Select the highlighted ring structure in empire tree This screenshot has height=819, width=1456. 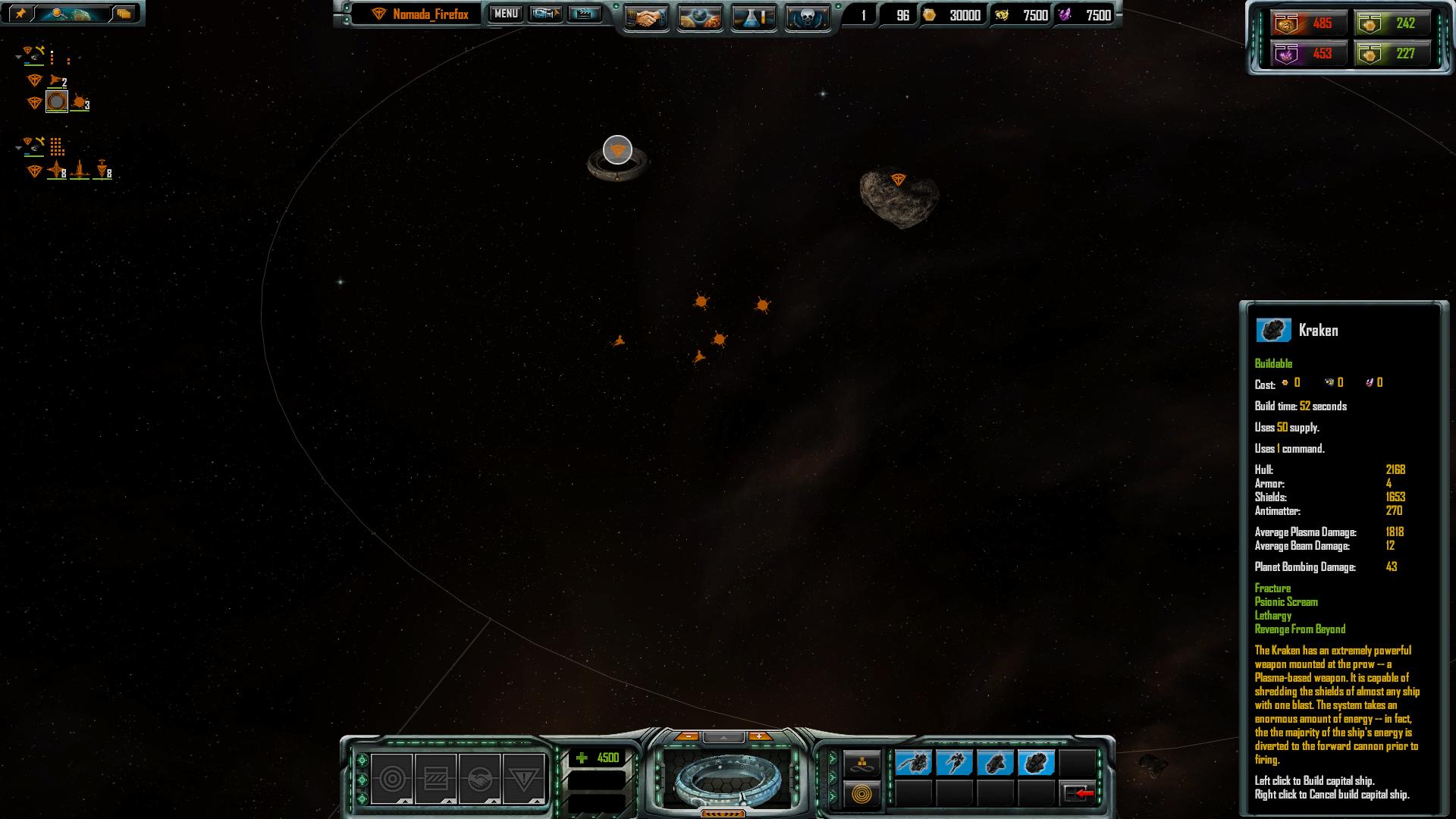pyautogui.click(x=57, y=102)
